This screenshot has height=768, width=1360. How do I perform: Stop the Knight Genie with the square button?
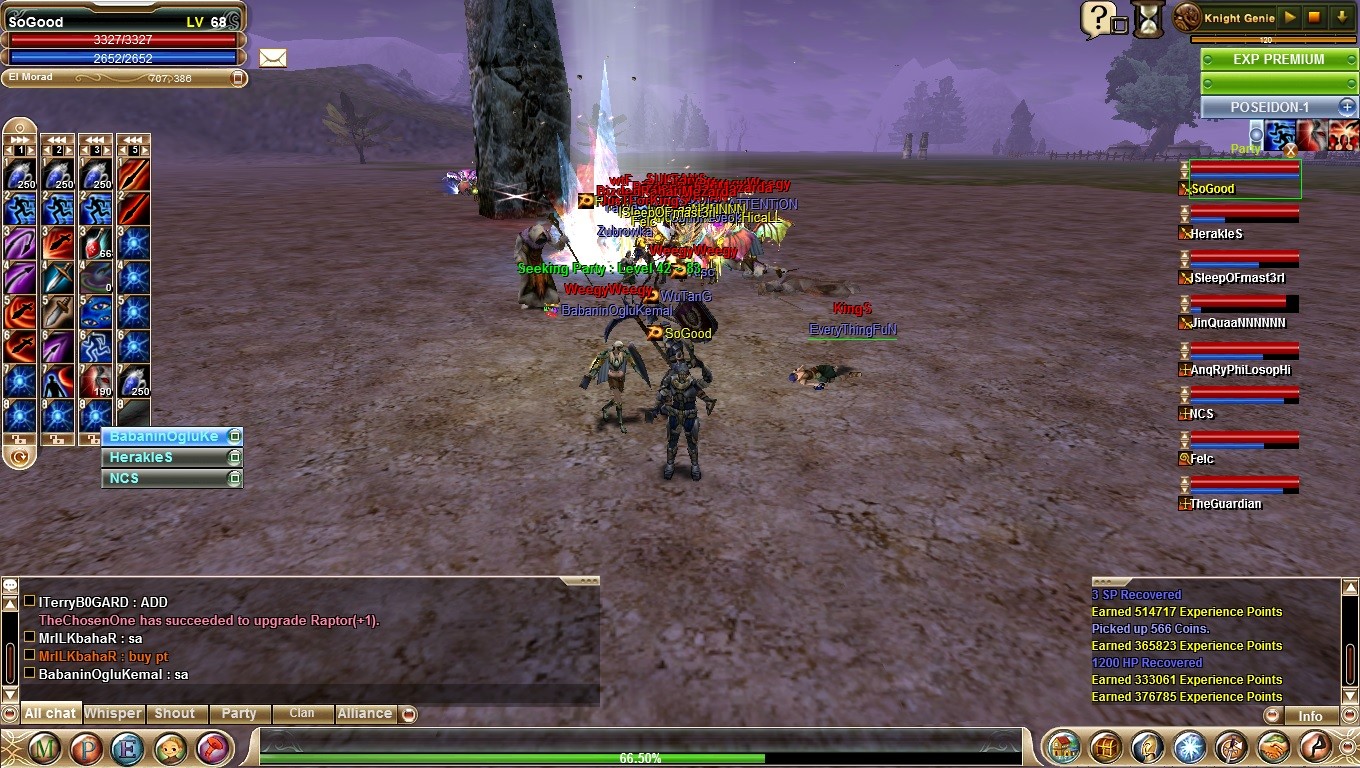coord(1315,17)
